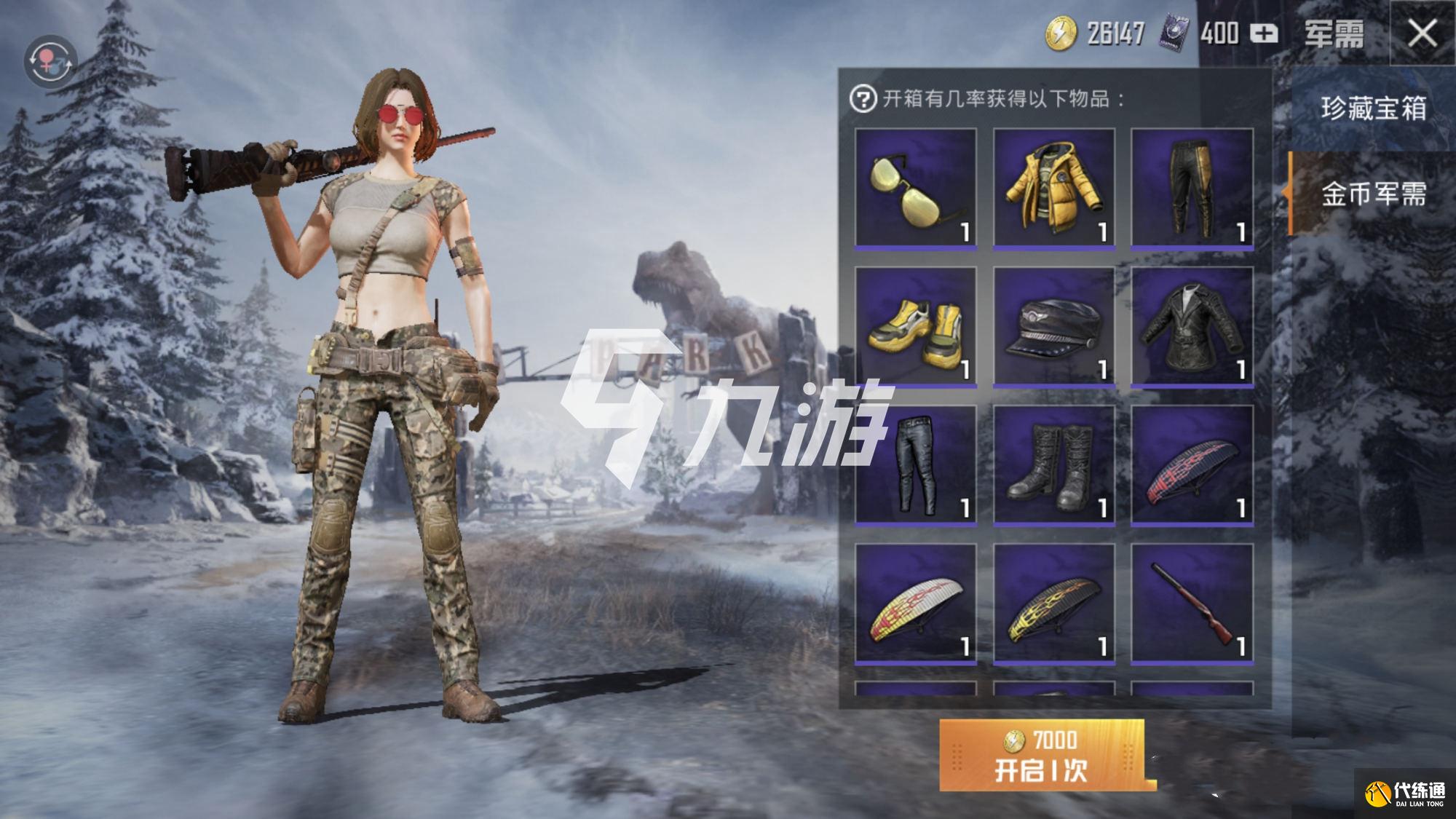
Task: Select the shotgun weapon skin
Action: coord(1192,603)
